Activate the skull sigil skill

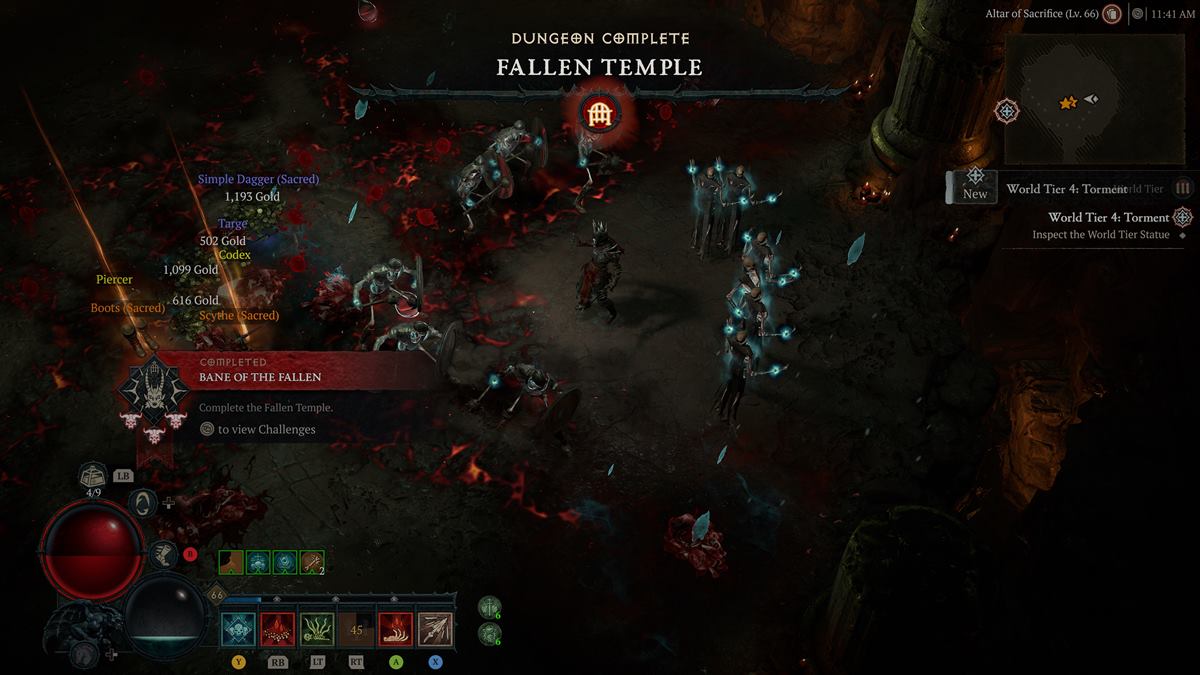click(240, 631)
